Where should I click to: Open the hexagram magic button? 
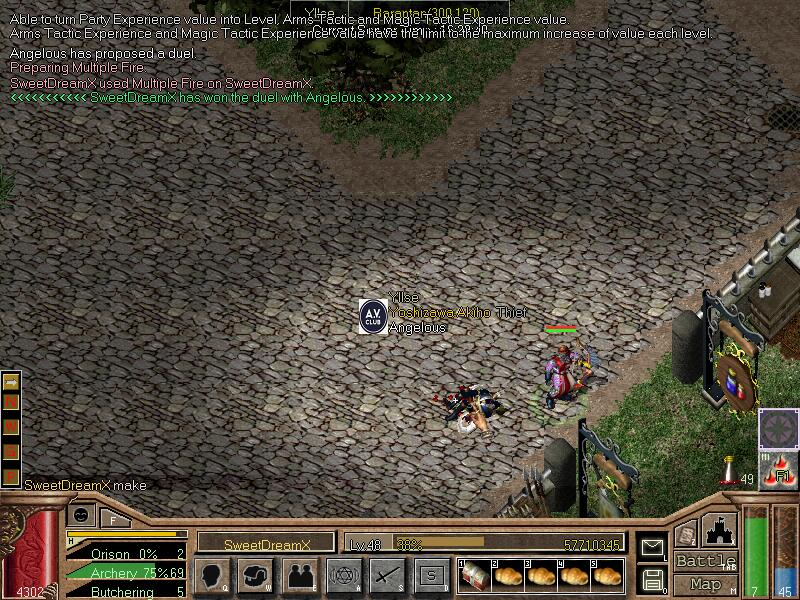click(x=342, y=576)
